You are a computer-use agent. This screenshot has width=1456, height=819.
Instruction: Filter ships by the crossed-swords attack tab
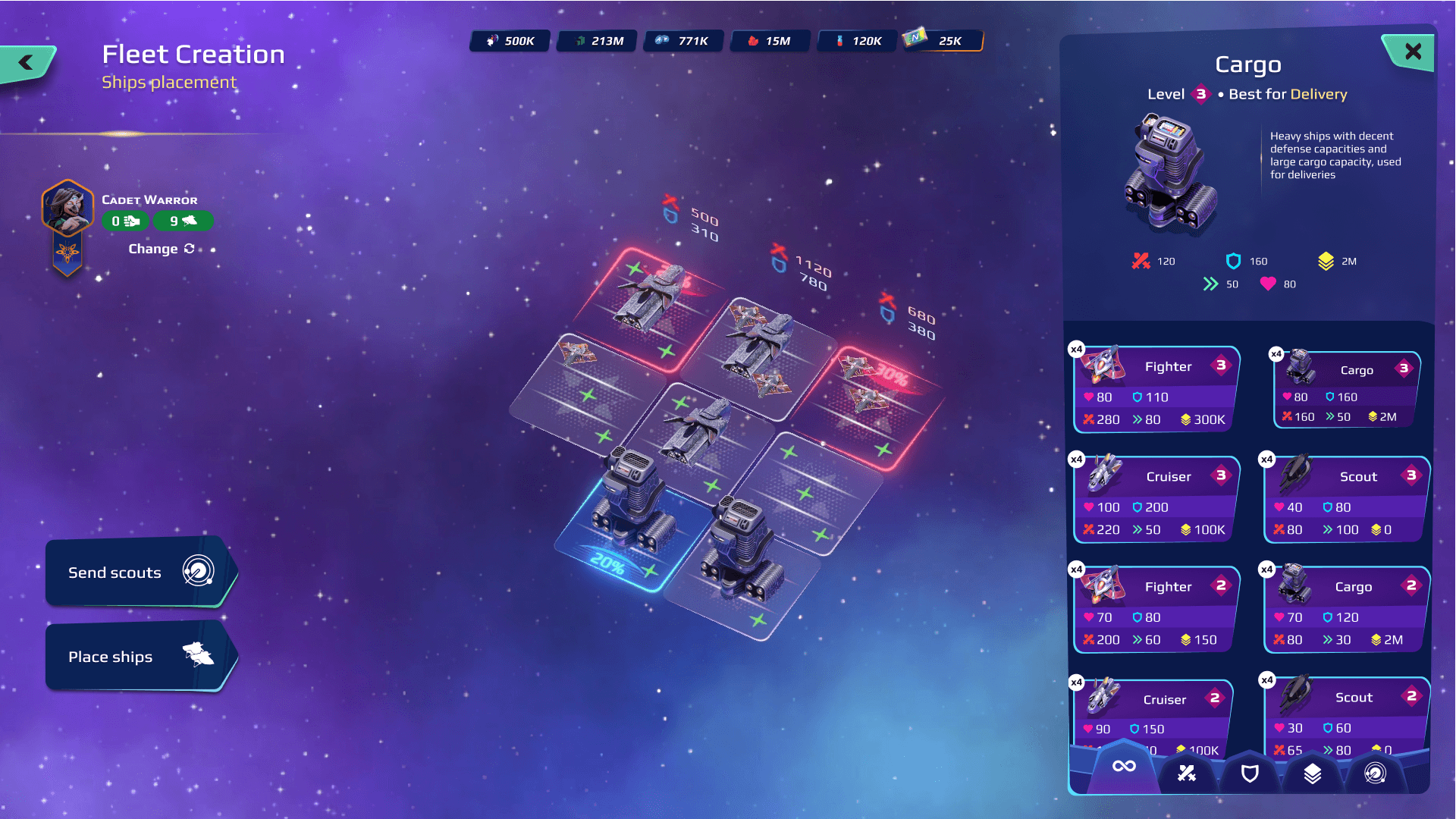coord(1187,773)
